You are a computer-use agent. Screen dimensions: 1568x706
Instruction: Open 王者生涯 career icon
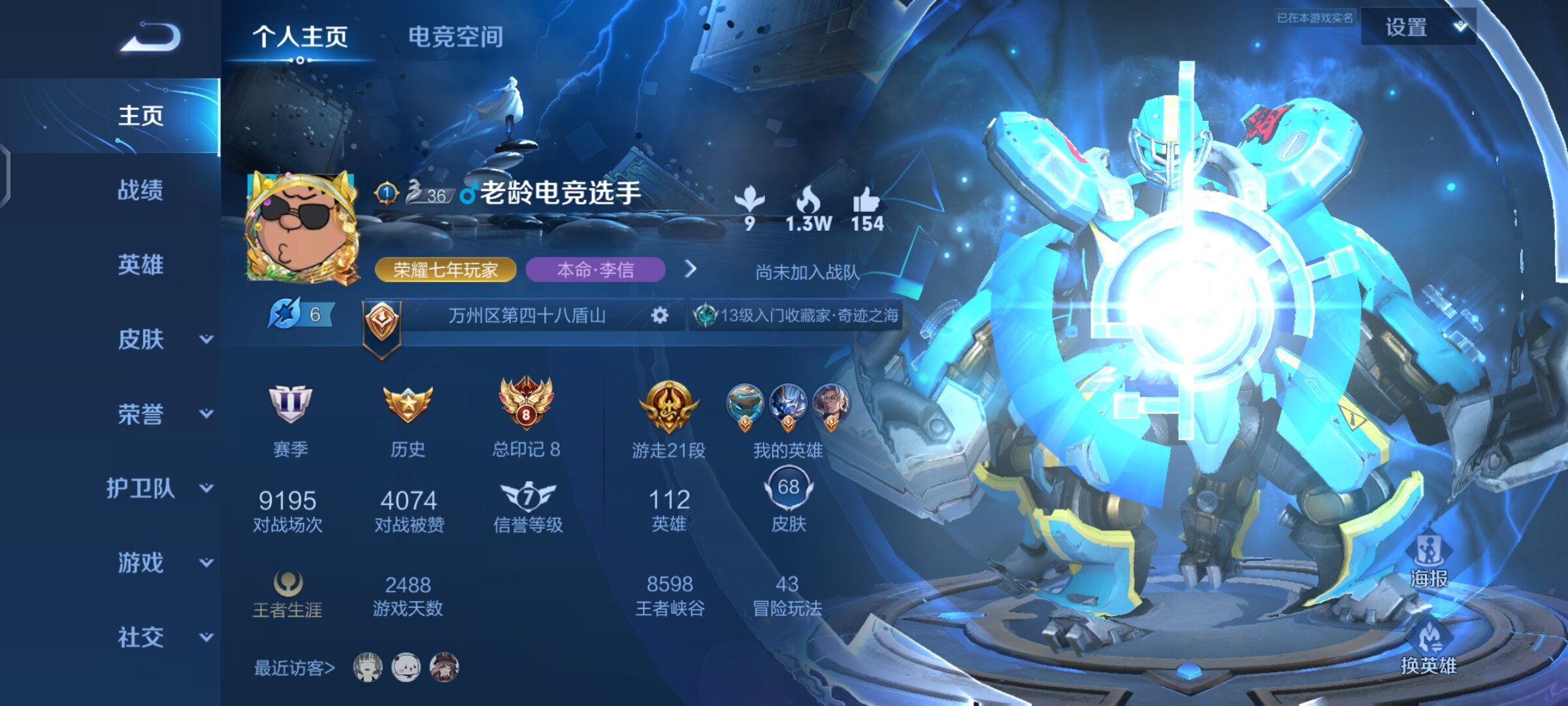(287, 583)
